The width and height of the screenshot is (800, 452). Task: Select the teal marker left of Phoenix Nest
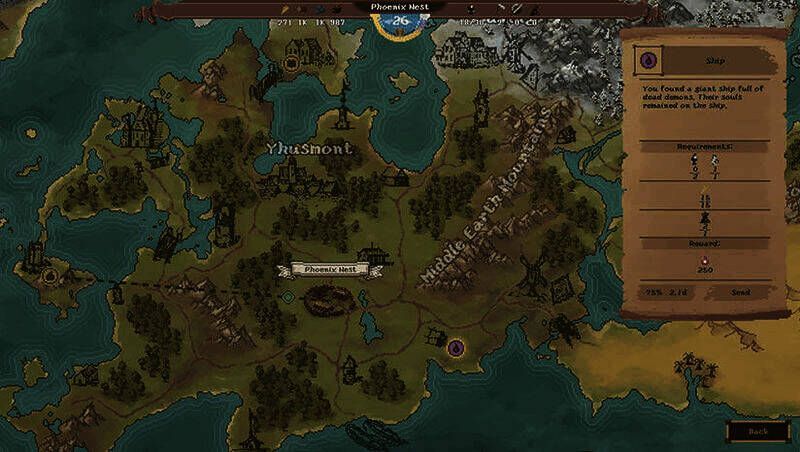coord(288,297)
